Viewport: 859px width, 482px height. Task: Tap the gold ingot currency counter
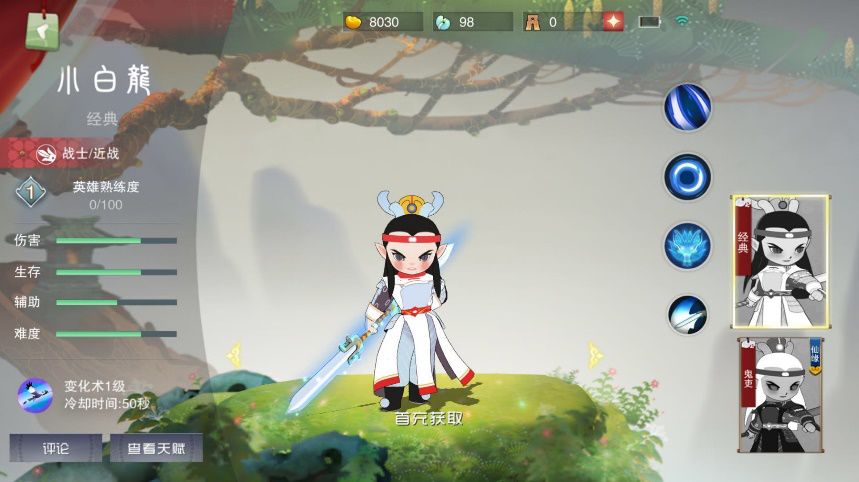383,22
